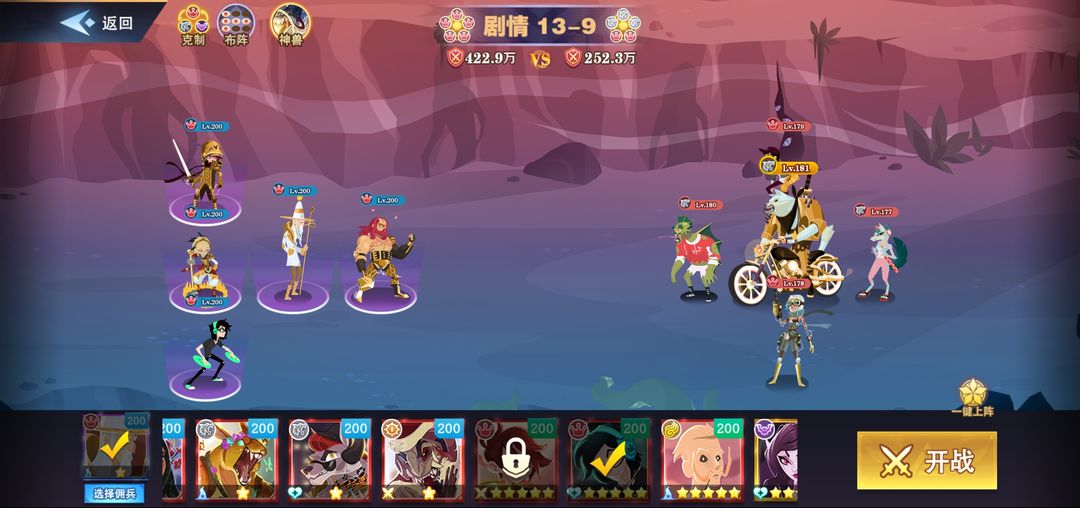
Task: Open the 布阵 formation menu
Action: click(x=236, y=26)
